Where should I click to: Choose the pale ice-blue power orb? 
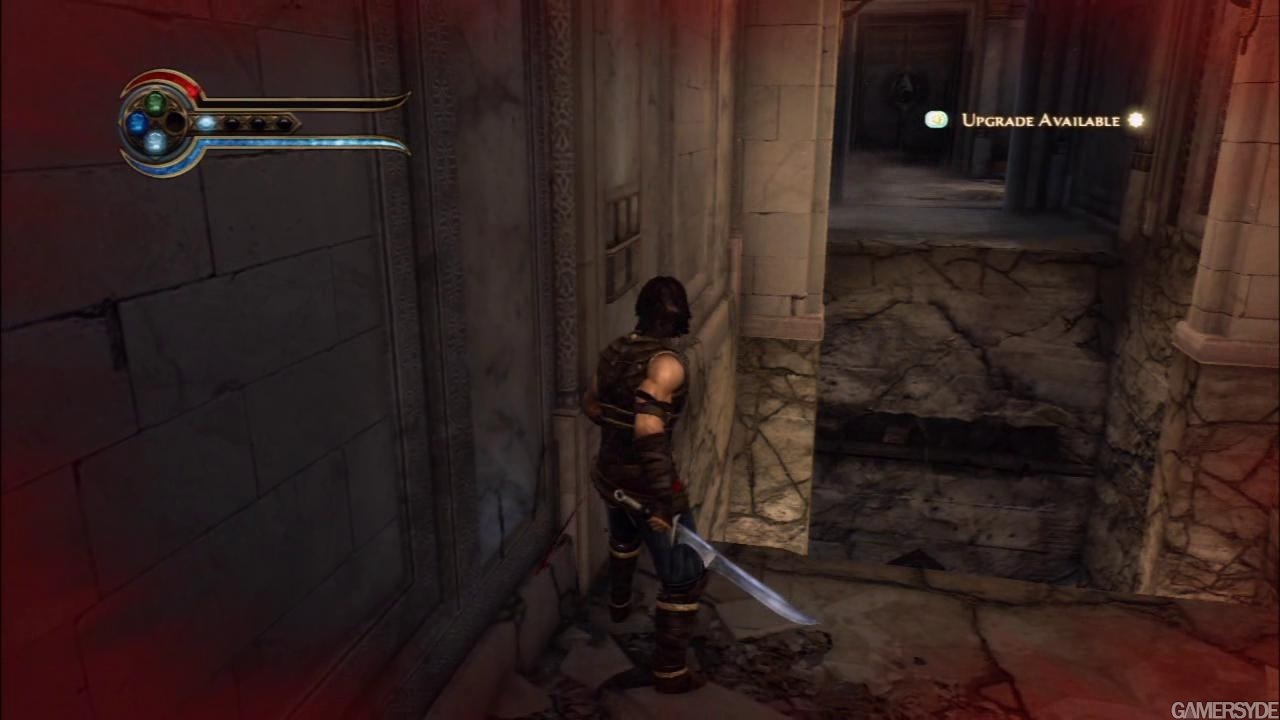tap(155, 142)
